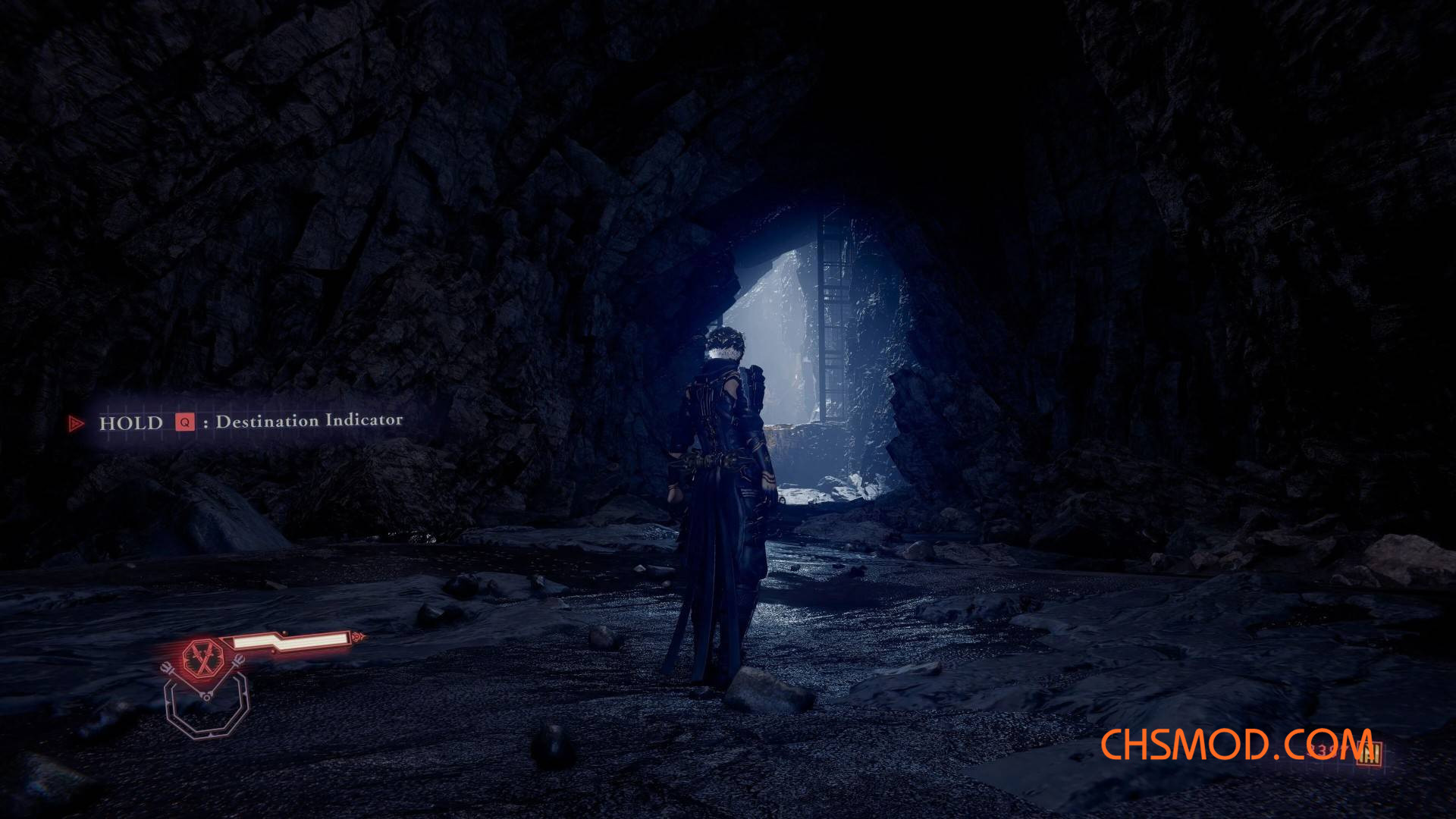Select the Destination Indicator prompt text
Screen dimensions: 1456x819
click(309, 422)
